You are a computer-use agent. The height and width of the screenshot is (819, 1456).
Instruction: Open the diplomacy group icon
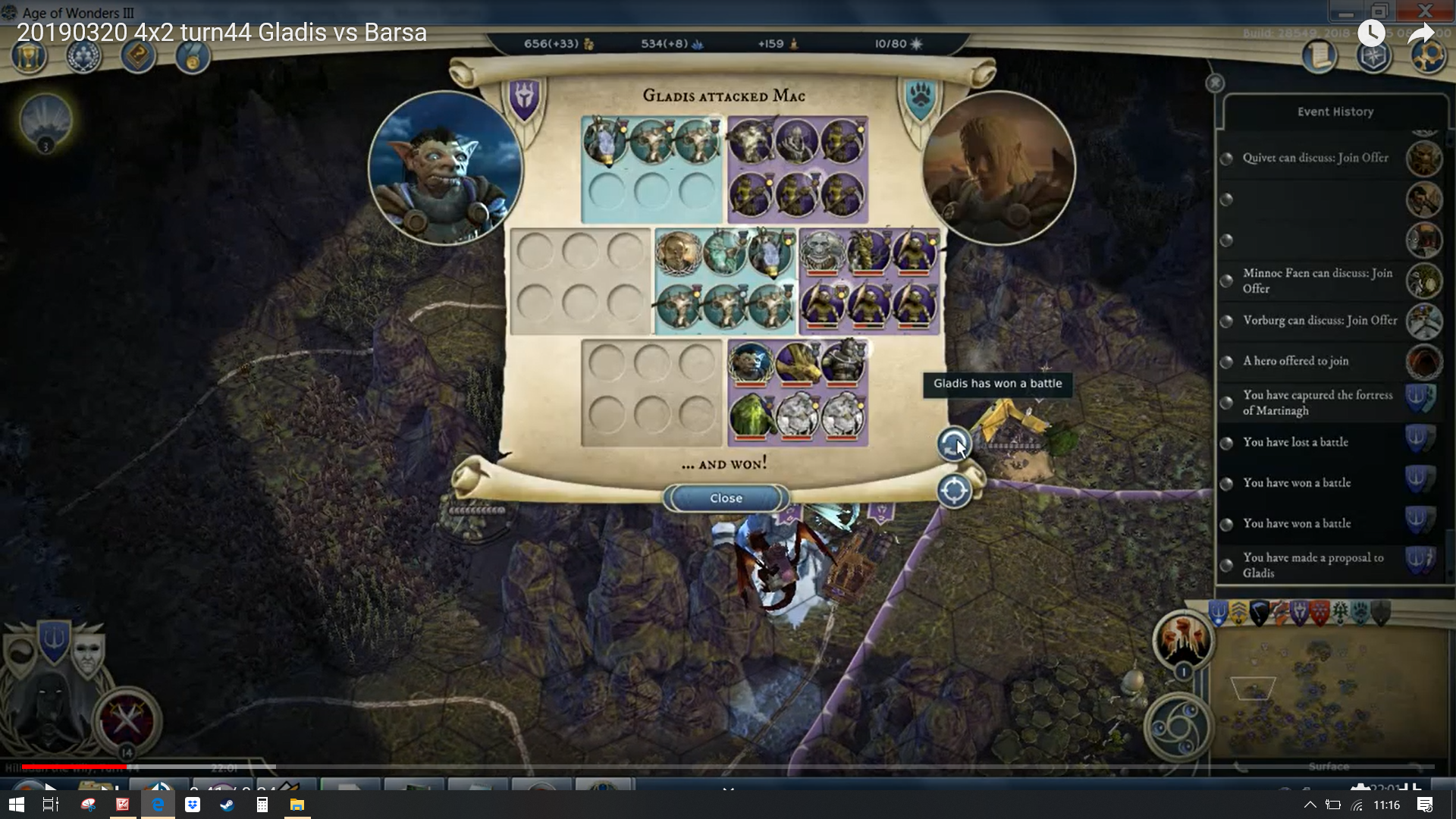pos(83,56)
